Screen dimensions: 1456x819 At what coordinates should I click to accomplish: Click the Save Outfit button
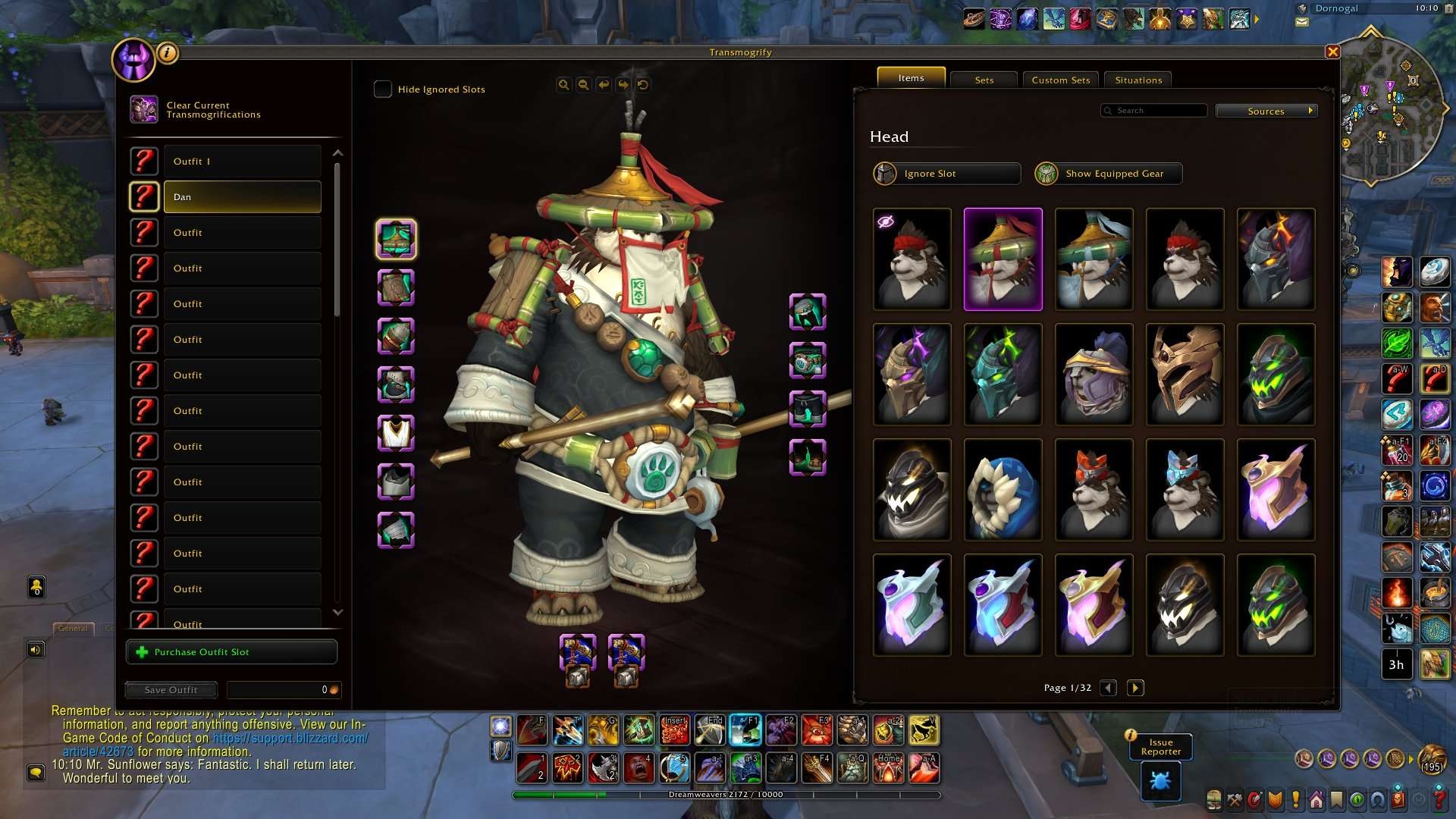point(171,690)
